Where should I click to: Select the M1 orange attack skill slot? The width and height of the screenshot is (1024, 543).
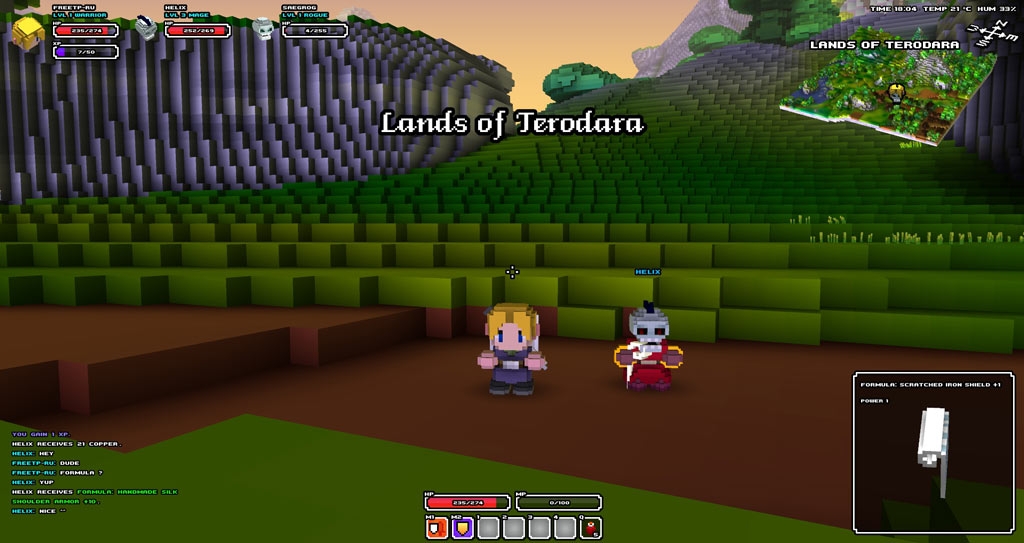tap(436, 528)
